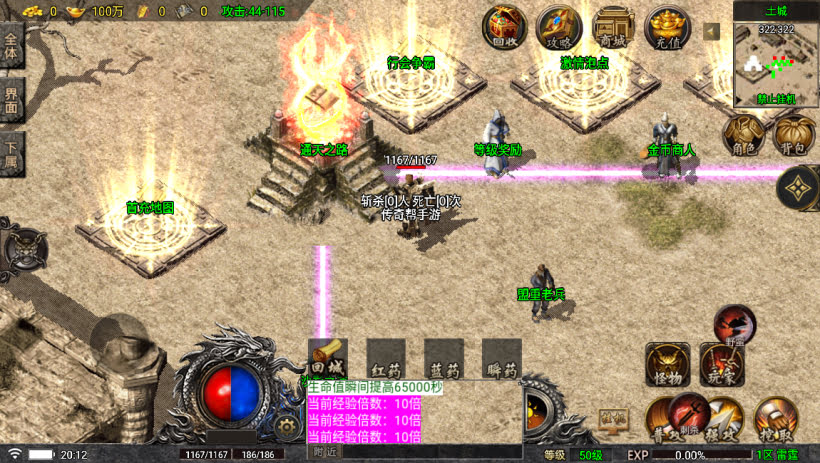
Task: Open the 商城 shop
Action: pos(613,26)
